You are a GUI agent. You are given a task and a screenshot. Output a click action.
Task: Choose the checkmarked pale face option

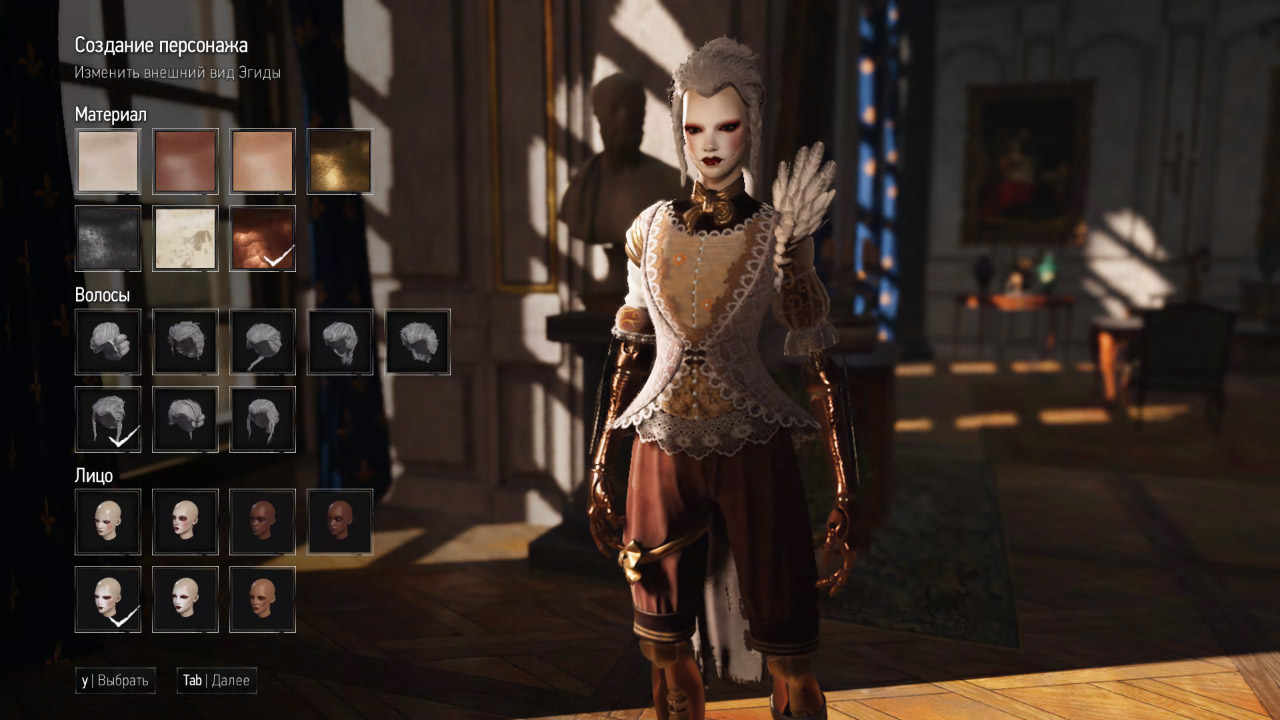(108, 599)
